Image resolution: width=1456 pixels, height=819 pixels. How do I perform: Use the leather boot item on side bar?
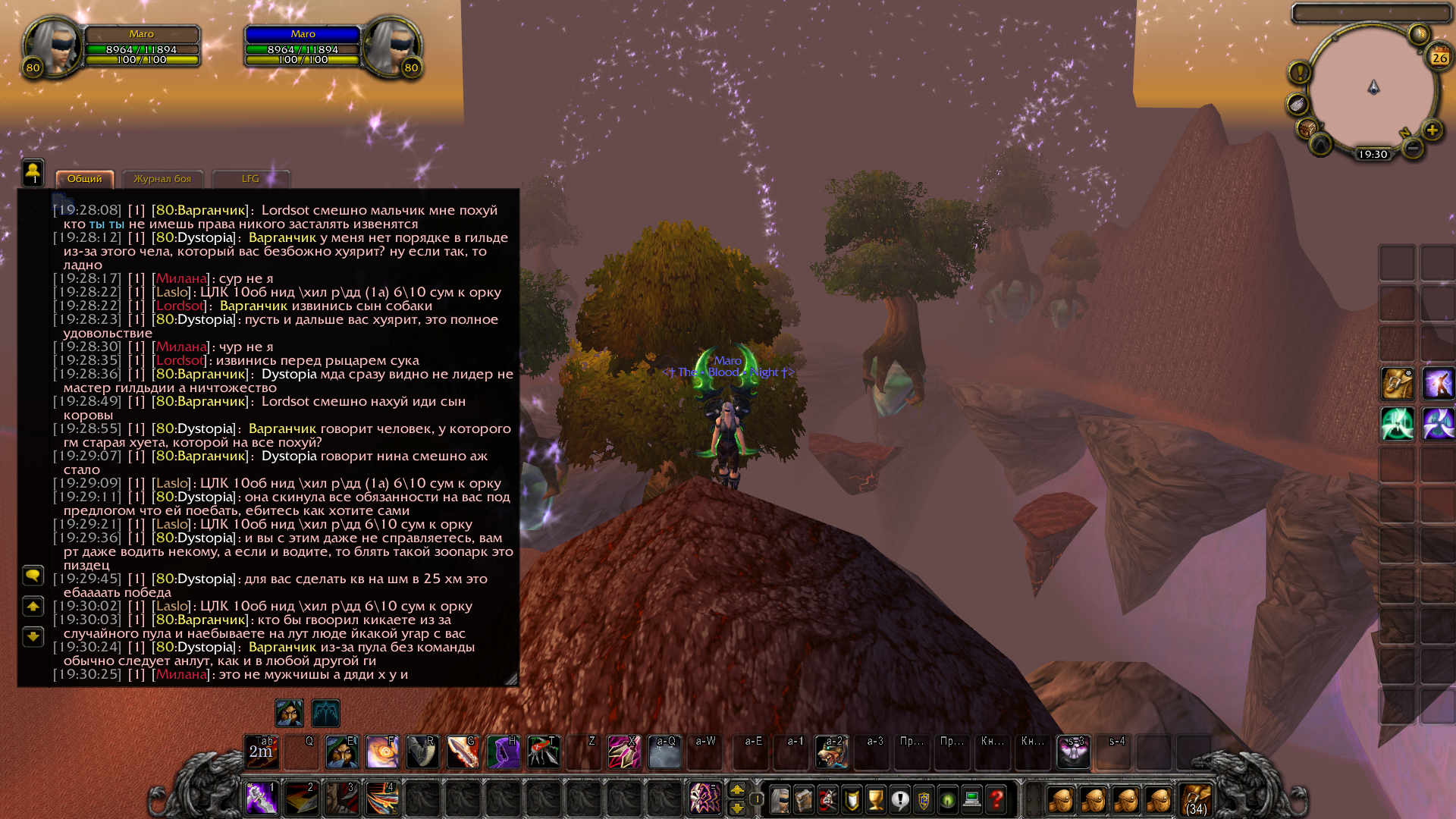click(1397, 384)
